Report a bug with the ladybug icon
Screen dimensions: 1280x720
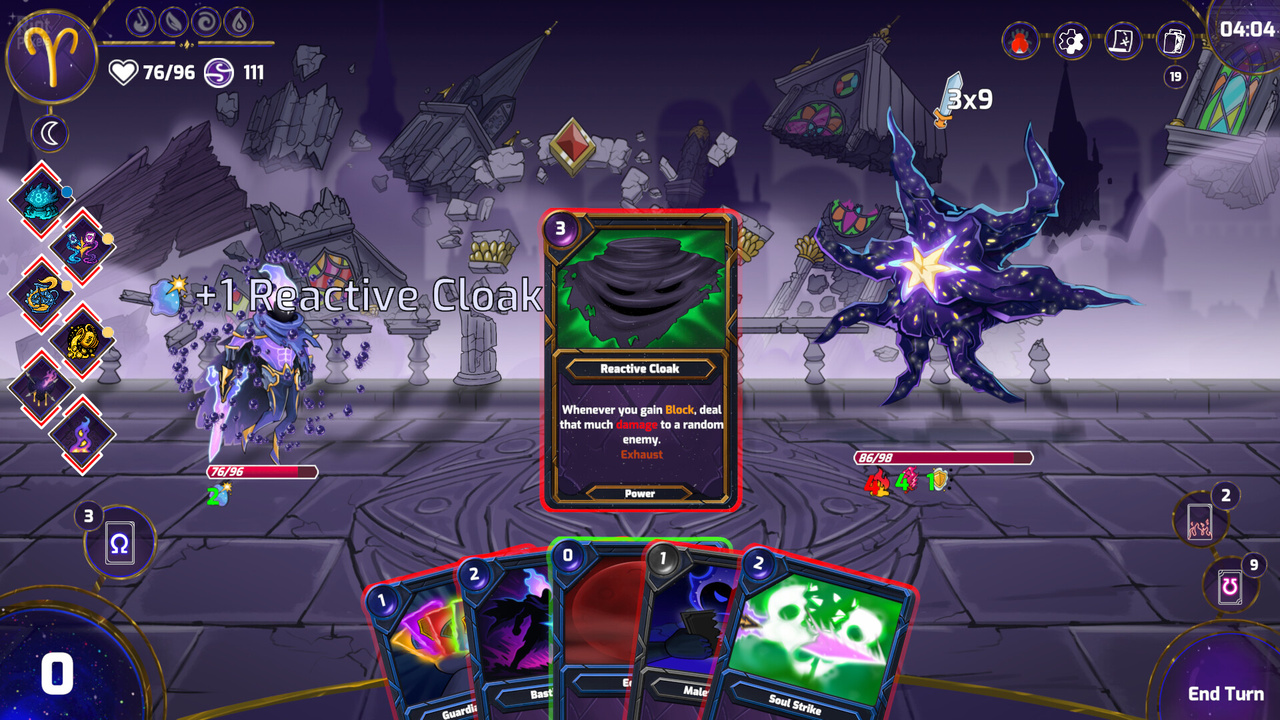point(1020,41)
